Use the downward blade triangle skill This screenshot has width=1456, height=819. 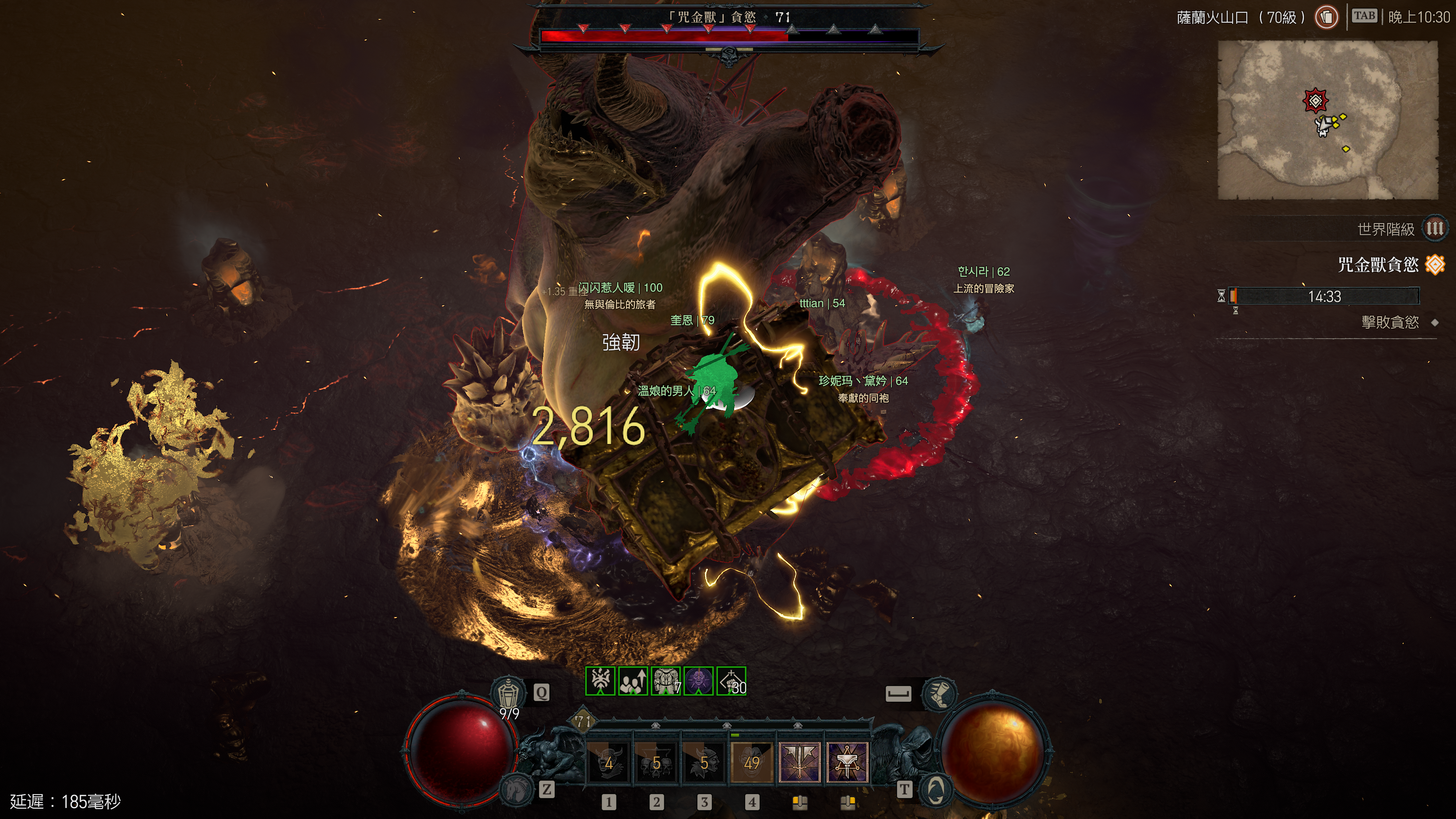coord(847,762)
